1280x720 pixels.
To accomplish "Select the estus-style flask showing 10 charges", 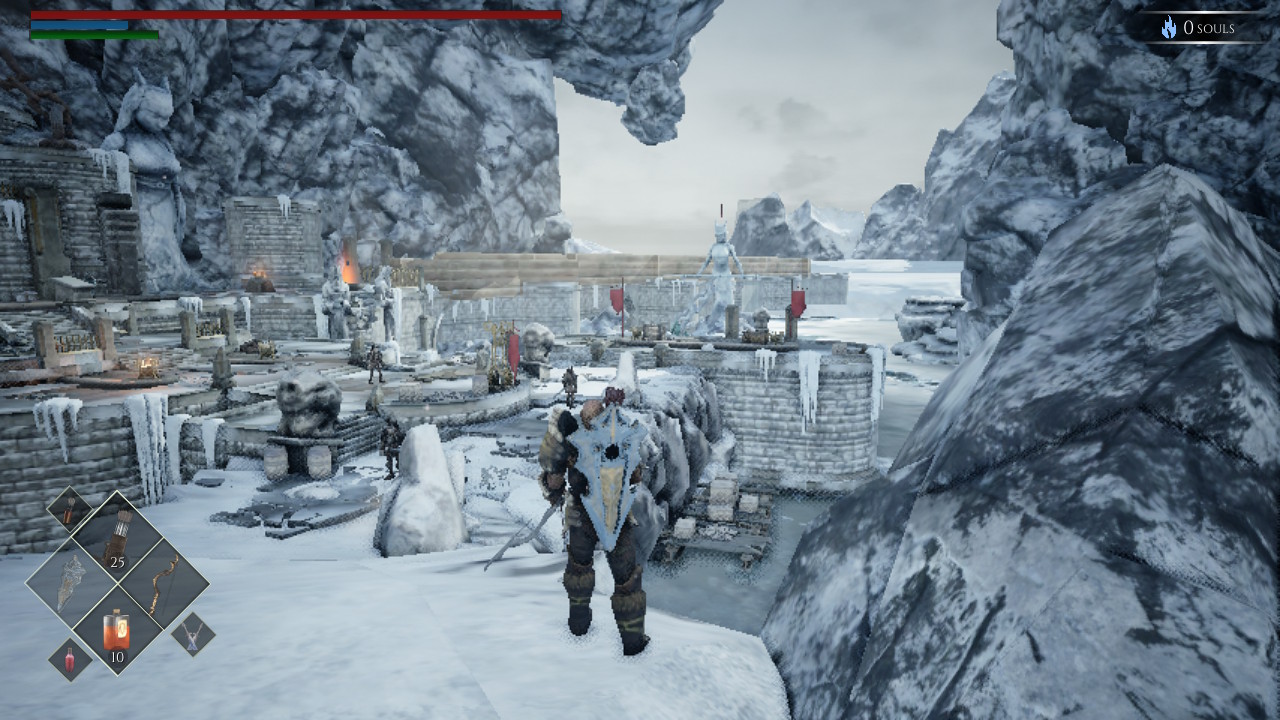I will coord(117,628).
